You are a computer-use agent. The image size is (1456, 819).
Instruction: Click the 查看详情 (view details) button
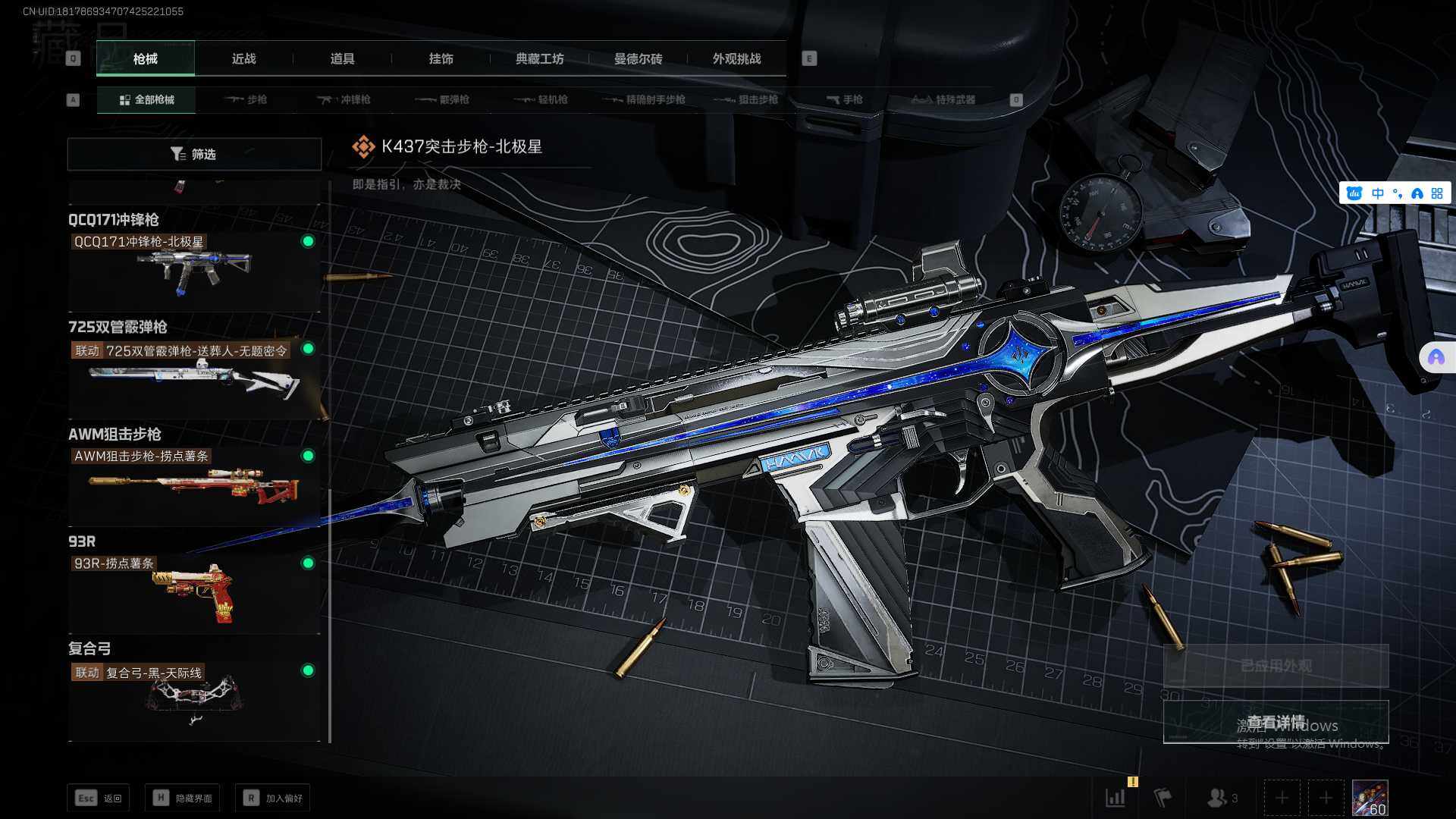click(x=1276, y=722)
